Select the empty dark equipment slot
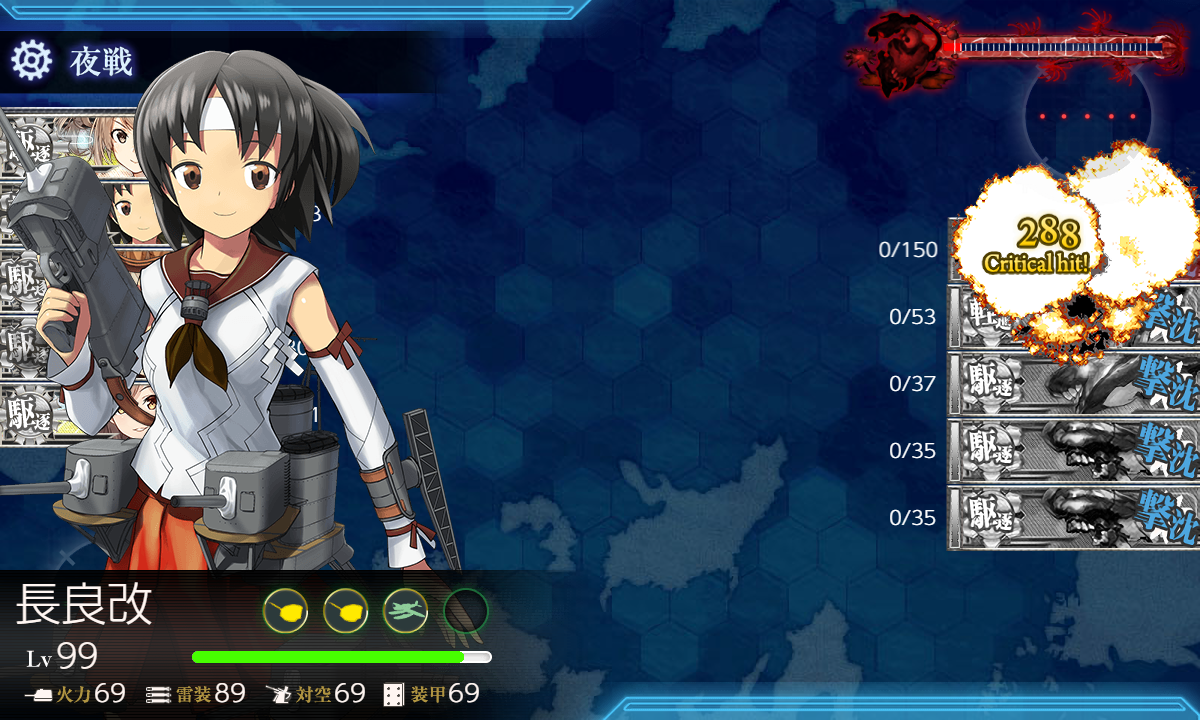This screenshot has height=720, width=1200. [x=465, y=609]
